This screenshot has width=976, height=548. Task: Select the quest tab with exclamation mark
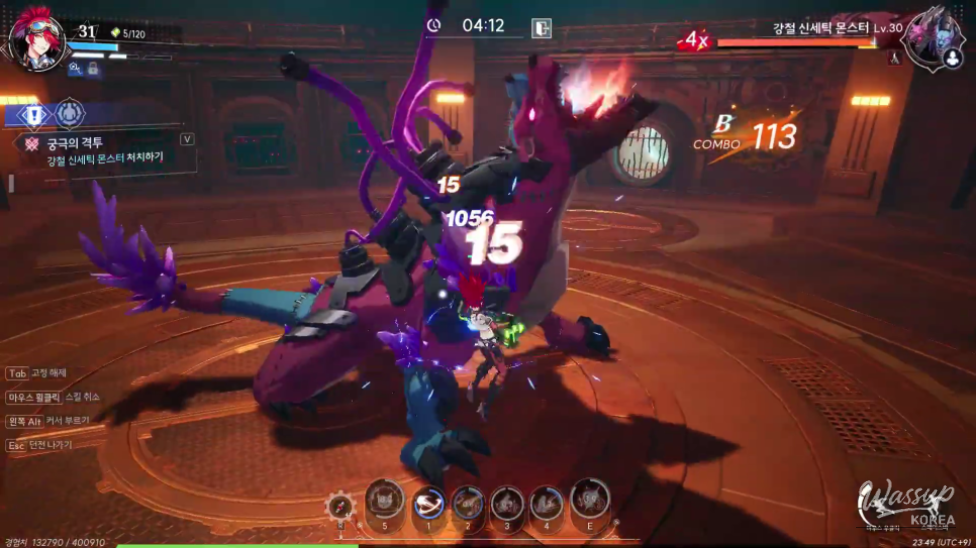tap(33, 115)
